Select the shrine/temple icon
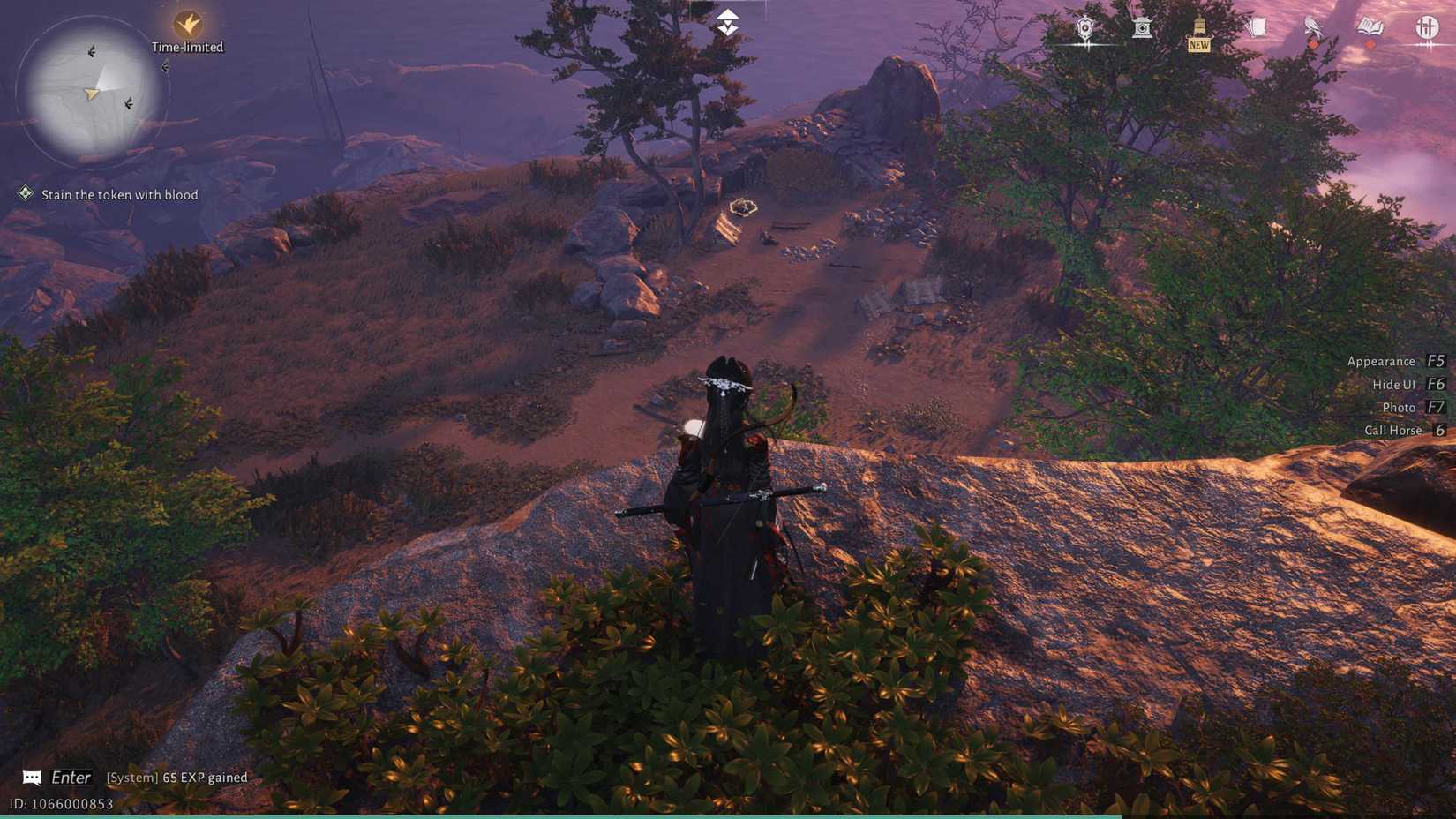Screen dimensions: 1456x819 pyautogui.click(x=1142, y=26)
